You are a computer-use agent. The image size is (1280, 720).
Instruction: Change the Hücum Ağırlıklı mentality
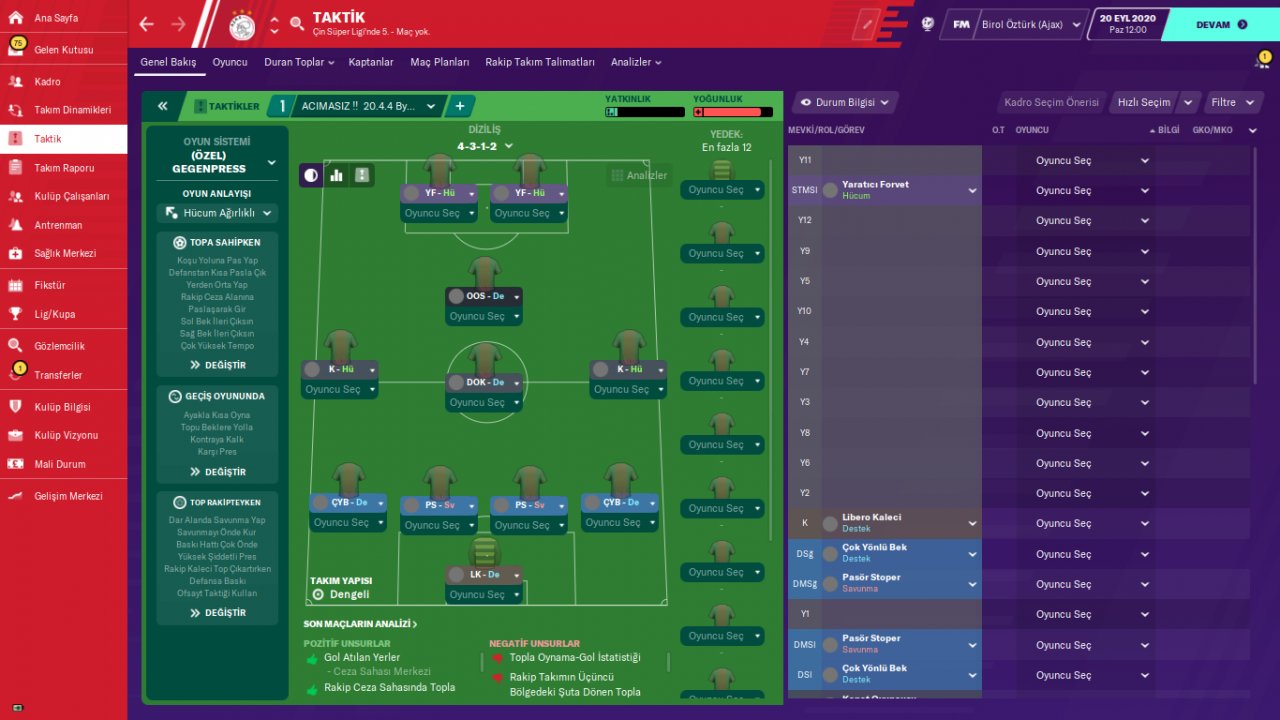pyautogui.click(x=217, y=213)
